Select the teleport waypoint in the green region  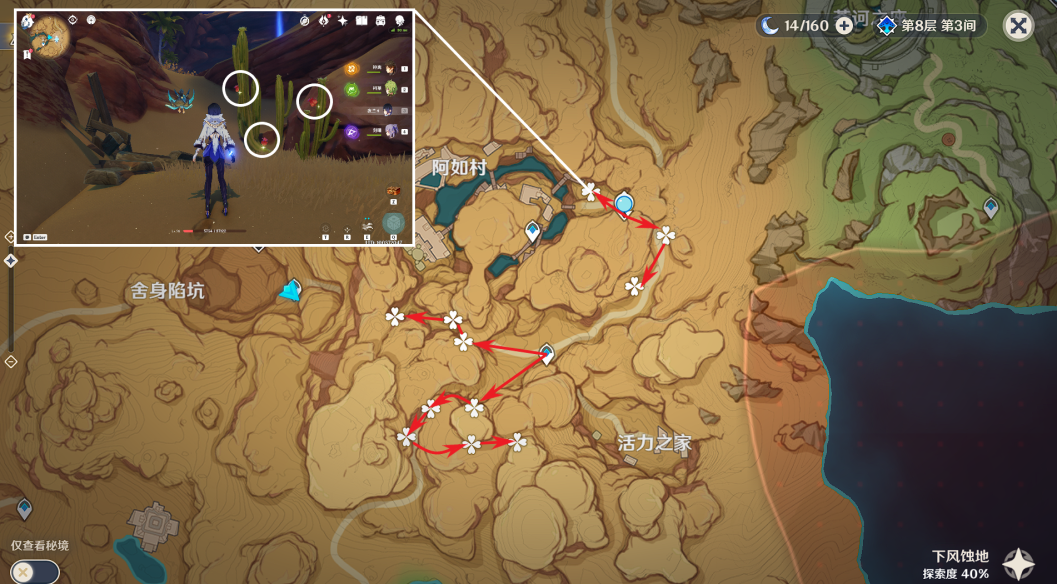[990, 207]
